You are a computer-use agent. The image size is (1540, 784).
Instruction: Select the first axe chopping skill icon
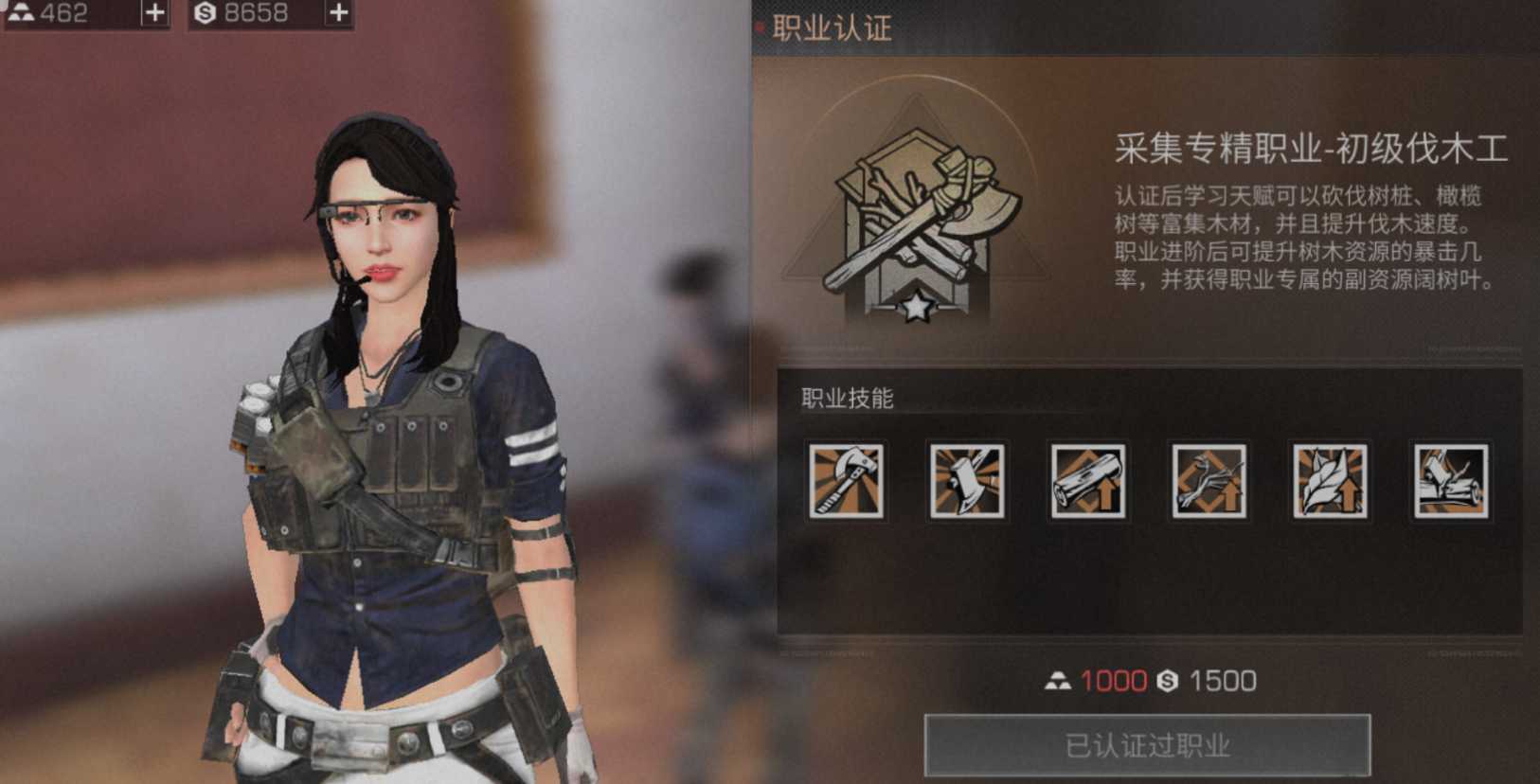click(847, 483)
